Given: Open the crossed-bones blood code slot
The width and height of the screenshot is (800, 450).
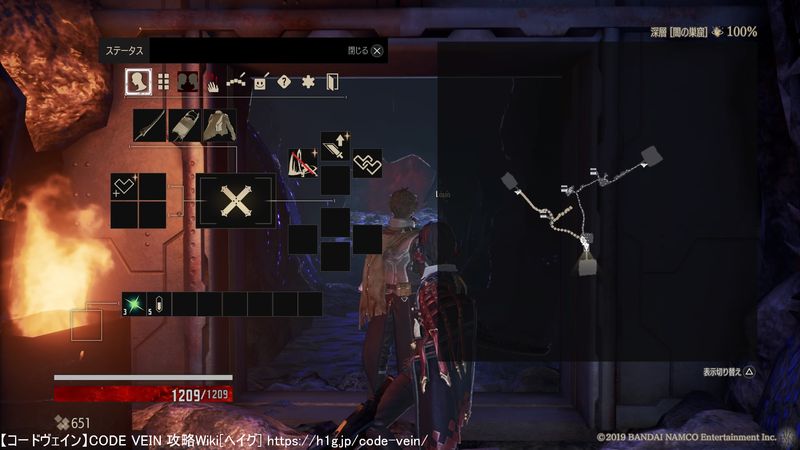Looking at the screenshot, I should click(x=236, y=201).
